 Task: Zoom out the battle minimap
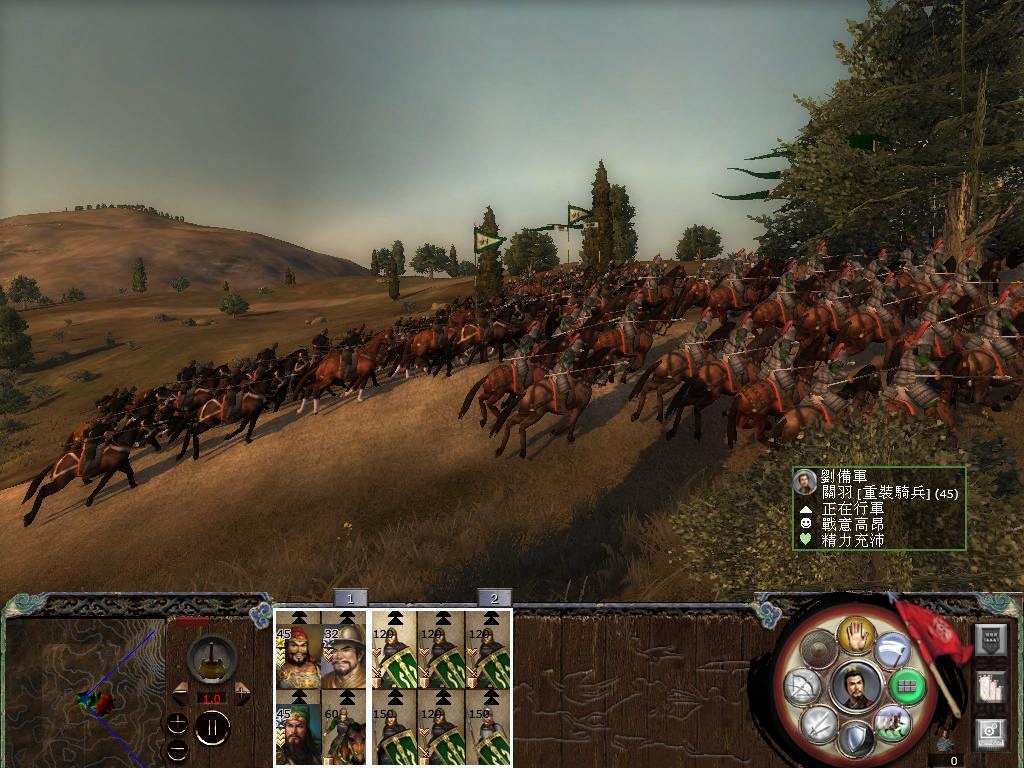tap(177, 749)
